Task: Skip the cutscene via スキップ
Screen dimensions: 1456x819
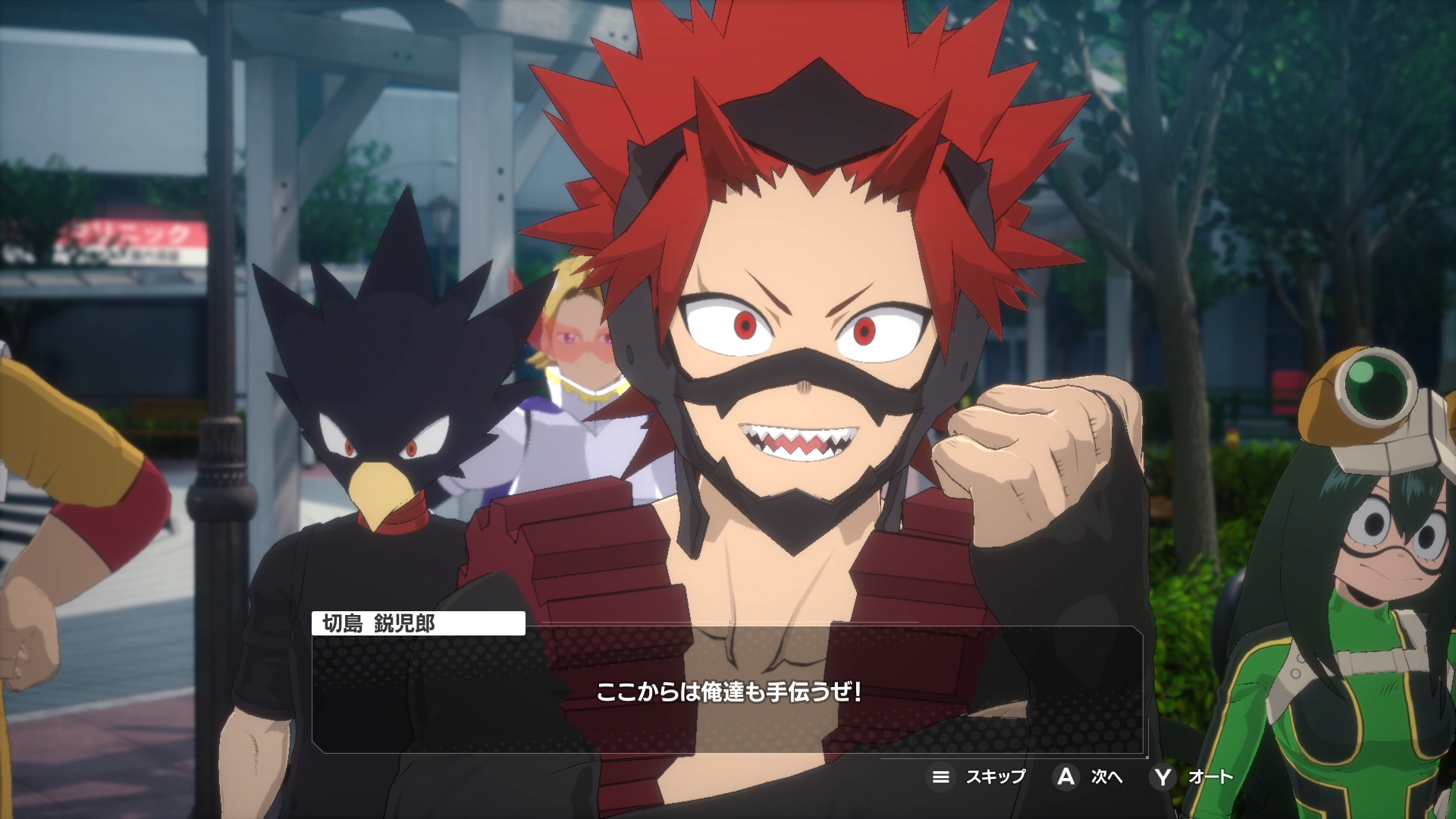Action: (978, 777)
